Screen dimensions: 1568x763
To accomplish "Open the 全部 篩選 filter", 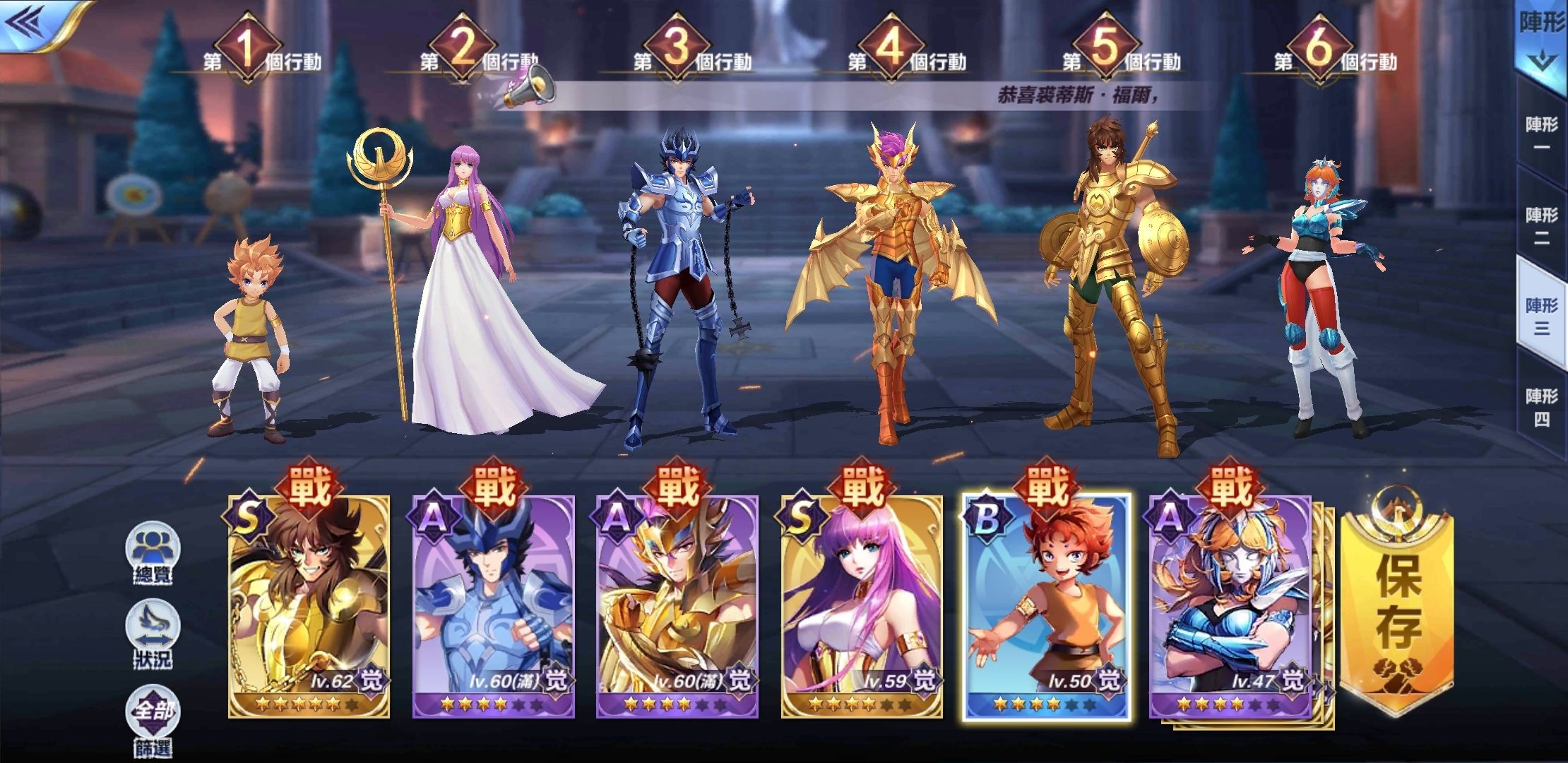I will coord(153,721).
